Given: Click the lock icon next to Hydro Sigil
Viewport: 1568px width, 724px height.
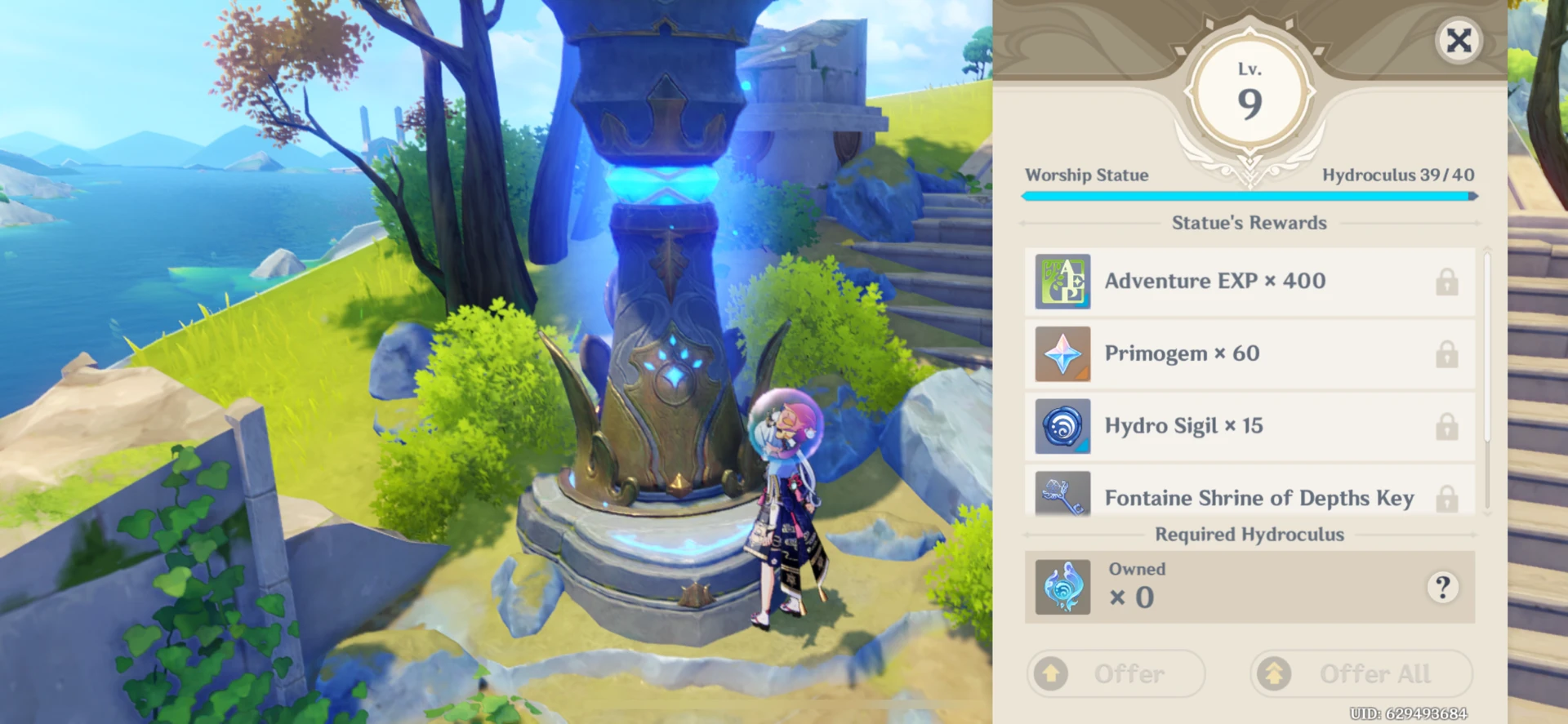Looking at the screenshot, I should pyautogui.click(x=1447, y=426).
